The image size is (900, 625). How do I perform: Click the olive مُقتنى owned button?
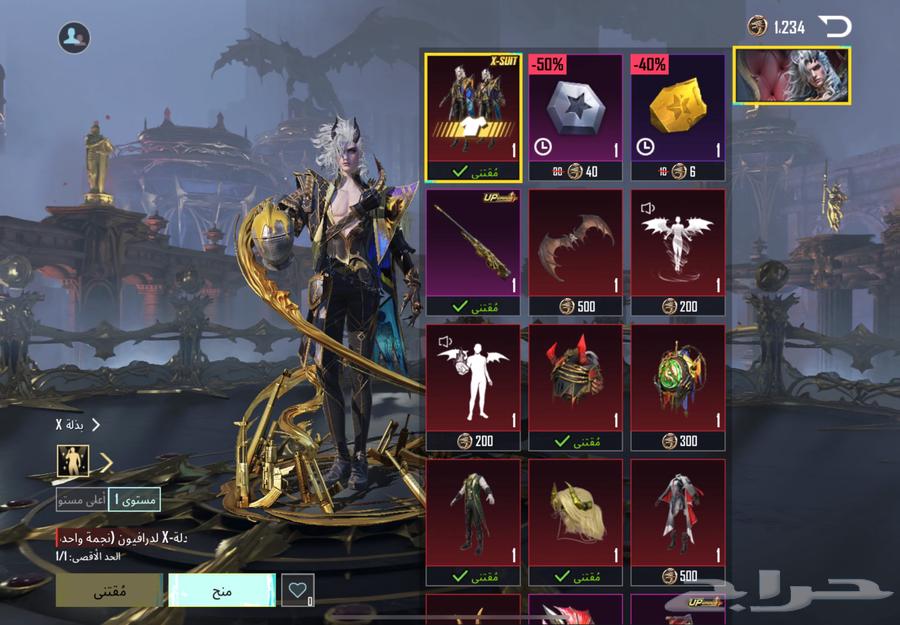tap(108, 591)
